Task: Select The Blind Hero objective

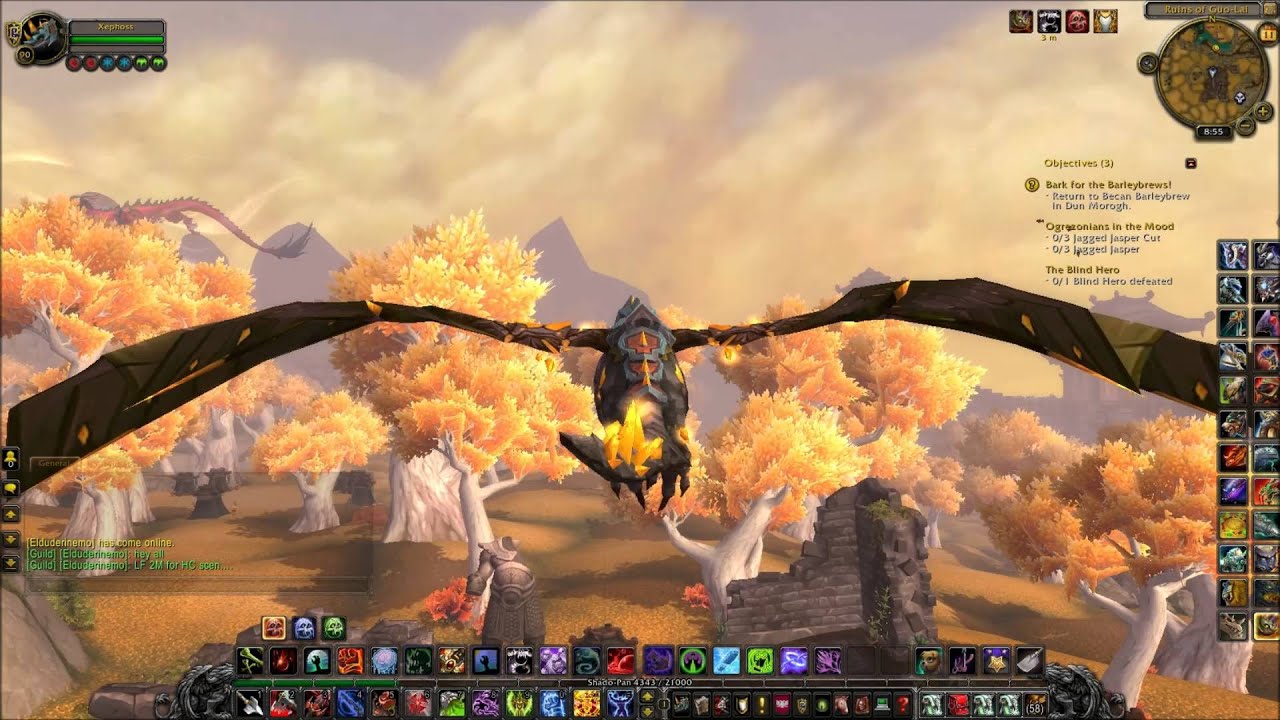Action: tap(1082, 270)
